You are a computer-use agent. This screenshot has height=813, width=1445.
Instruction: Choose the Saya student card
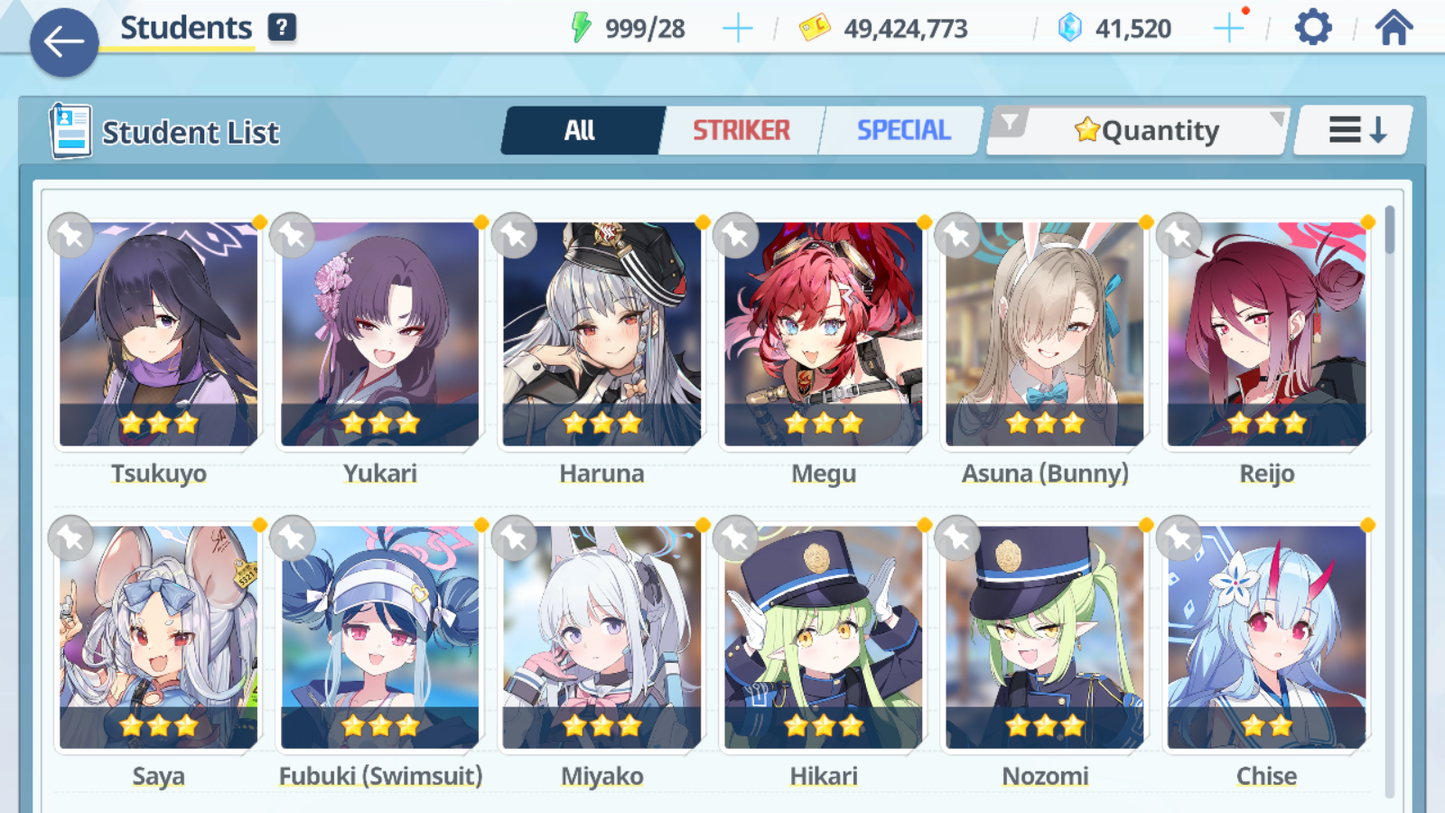click(x=158, y=638)
